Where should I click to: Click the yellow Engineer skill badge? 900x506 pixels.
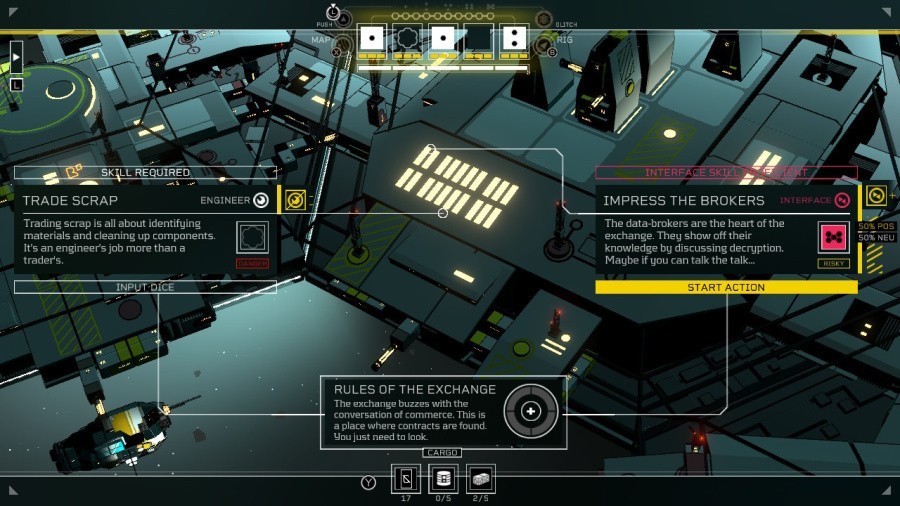tap(294, 200)
